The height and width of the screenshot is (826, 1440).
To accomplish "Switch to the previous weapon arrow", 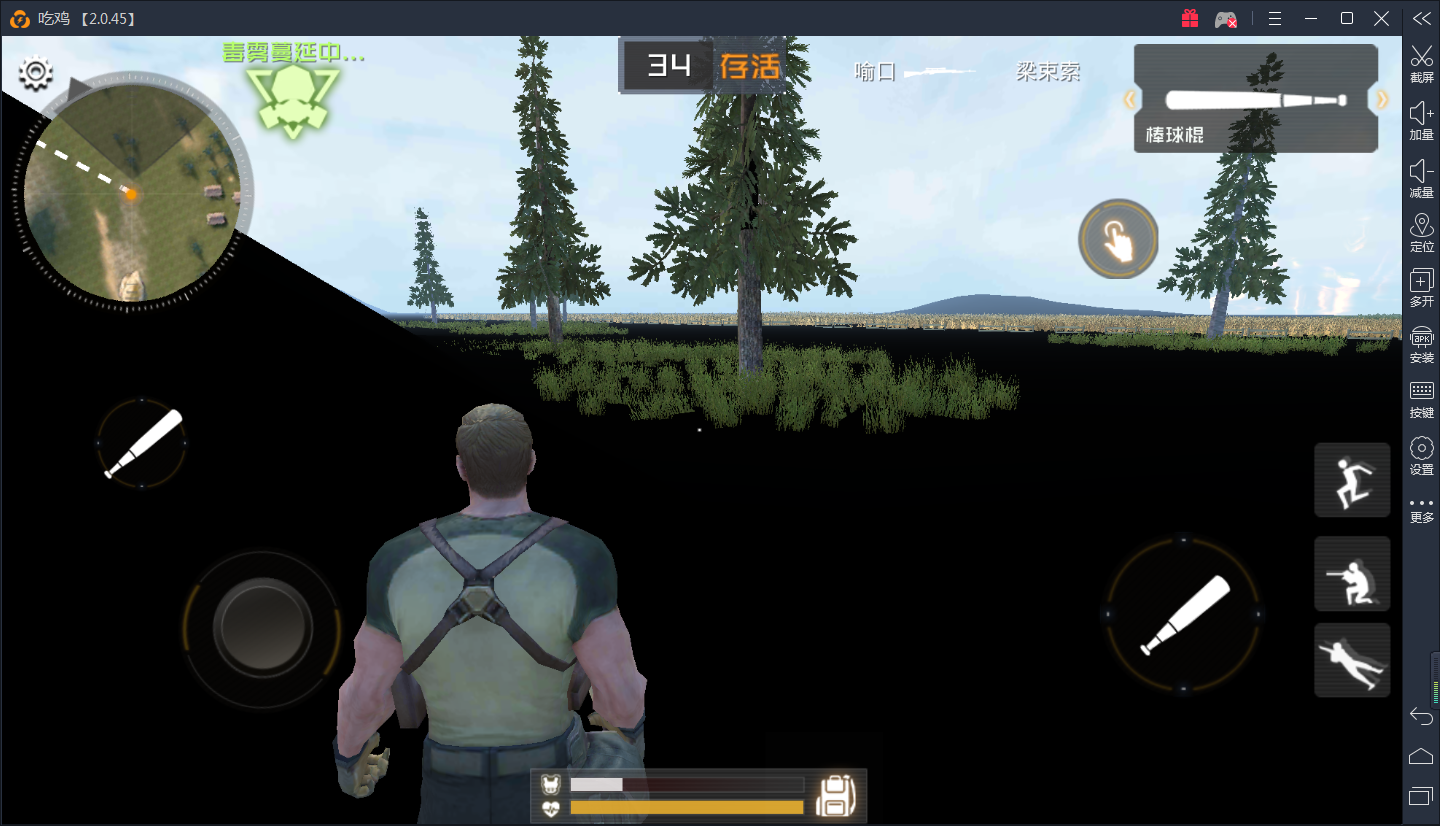I will click(1131, 99).
